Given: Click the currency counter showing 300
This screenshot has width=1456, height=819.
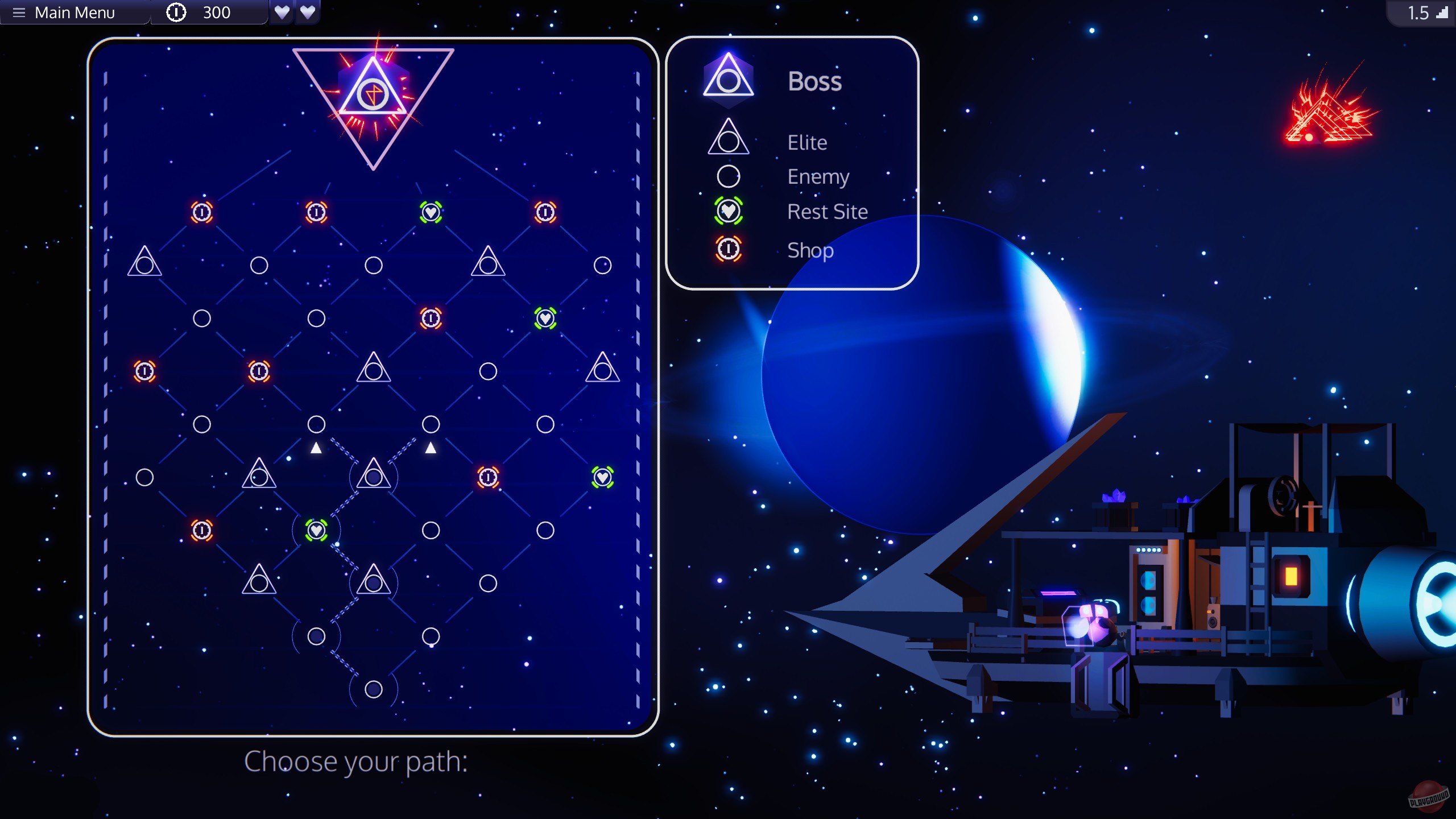Looking at the screenshot, I should pyautogui.click(x=210, y=12).
